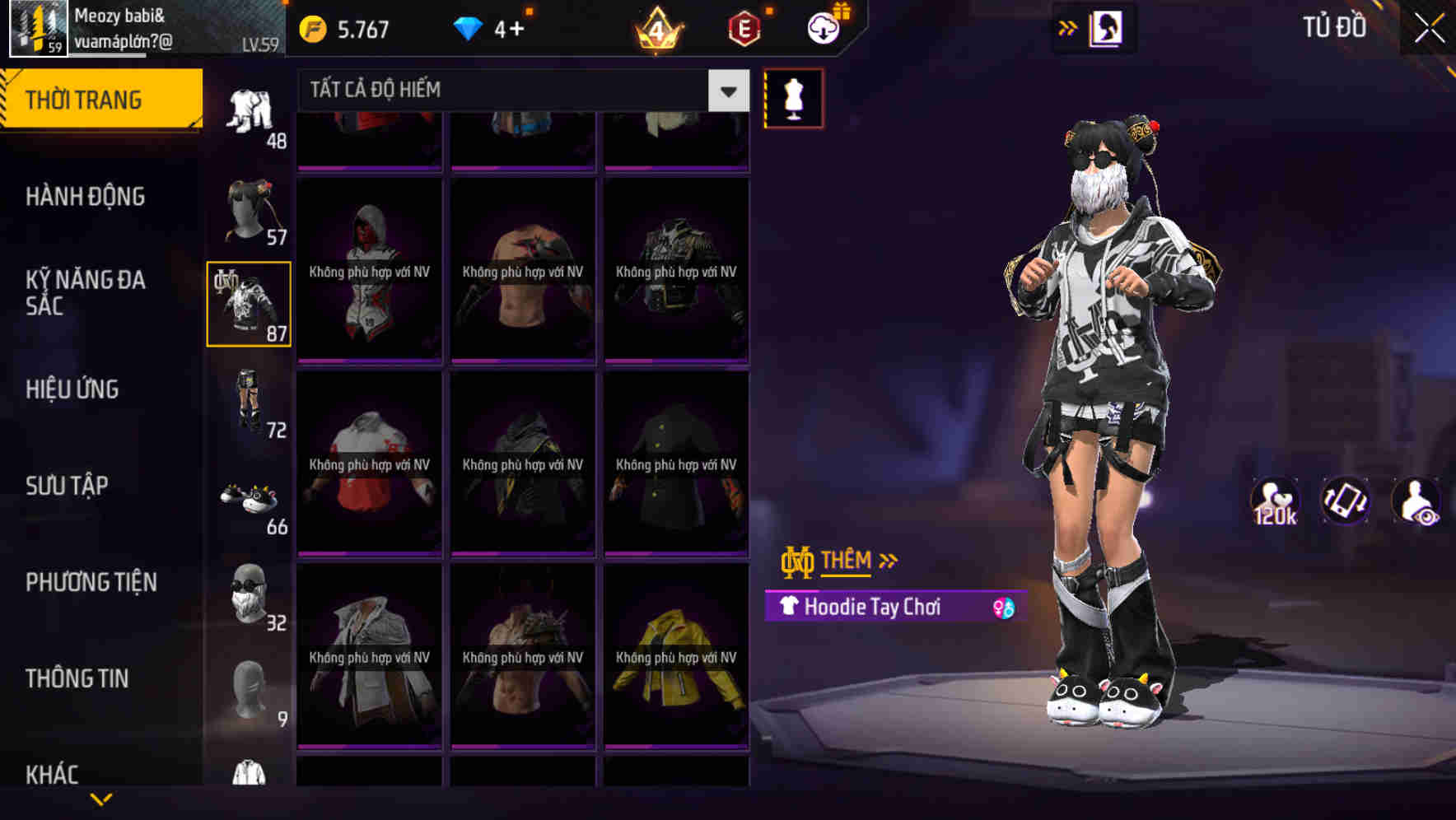Click the 120k likes icon
This screenshot has height=820, width=1456.
click(1276, 500)
